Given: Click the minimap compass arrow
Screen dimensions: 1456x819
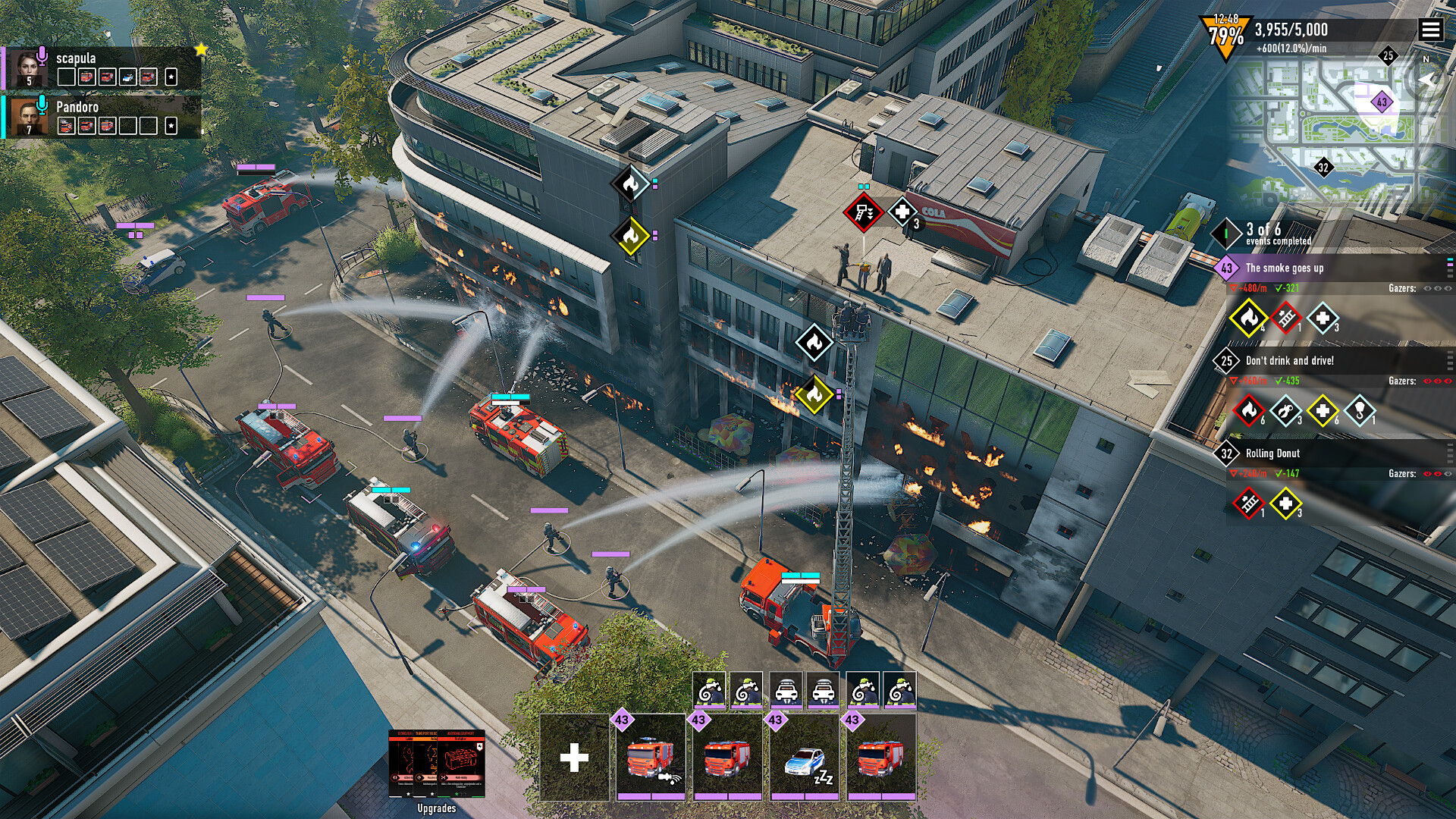Looking at the screenshot, I should pos(1428,80).
